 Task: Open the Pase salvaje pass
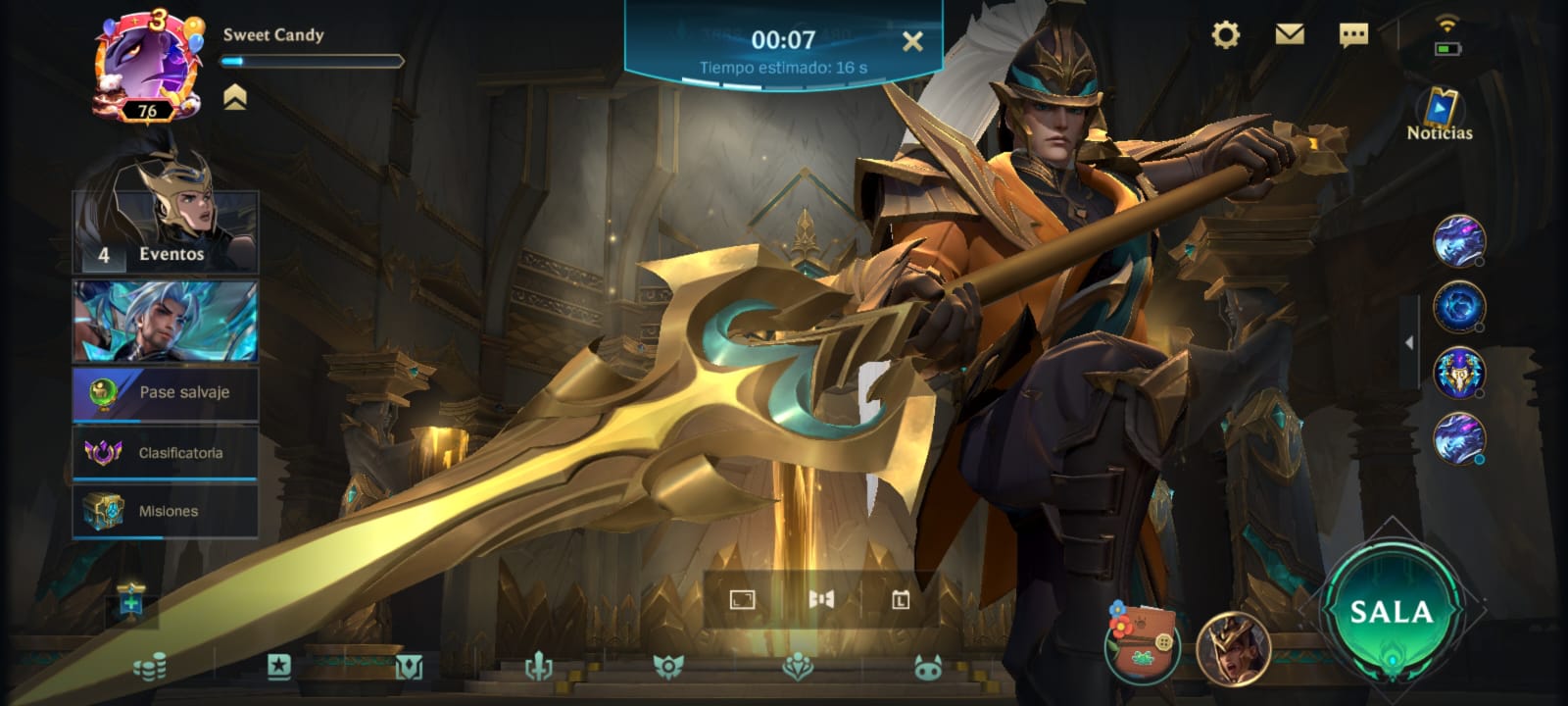(166, 392)
